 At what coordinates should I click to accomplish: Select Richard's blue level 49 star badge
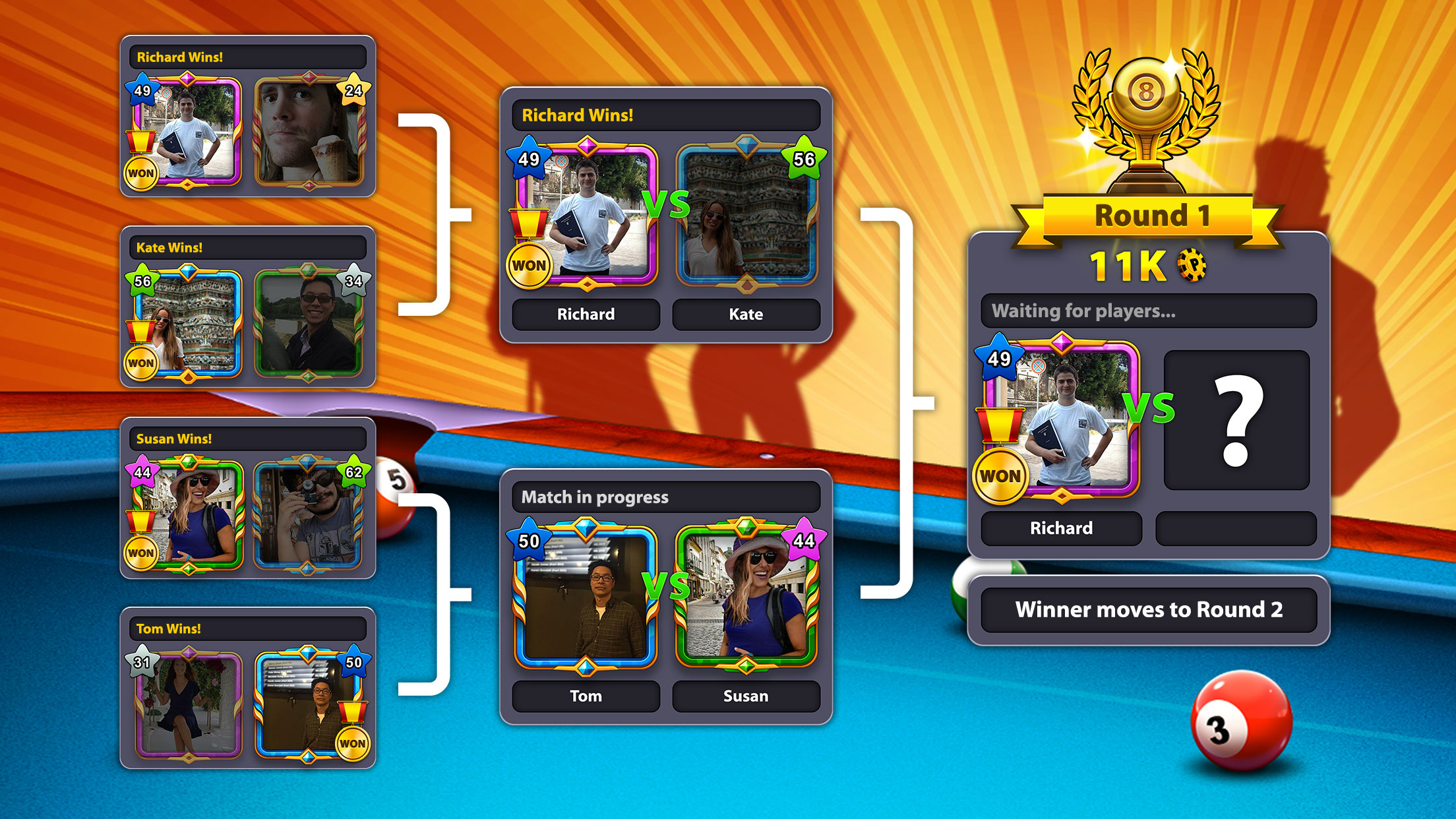click(531, 158)
